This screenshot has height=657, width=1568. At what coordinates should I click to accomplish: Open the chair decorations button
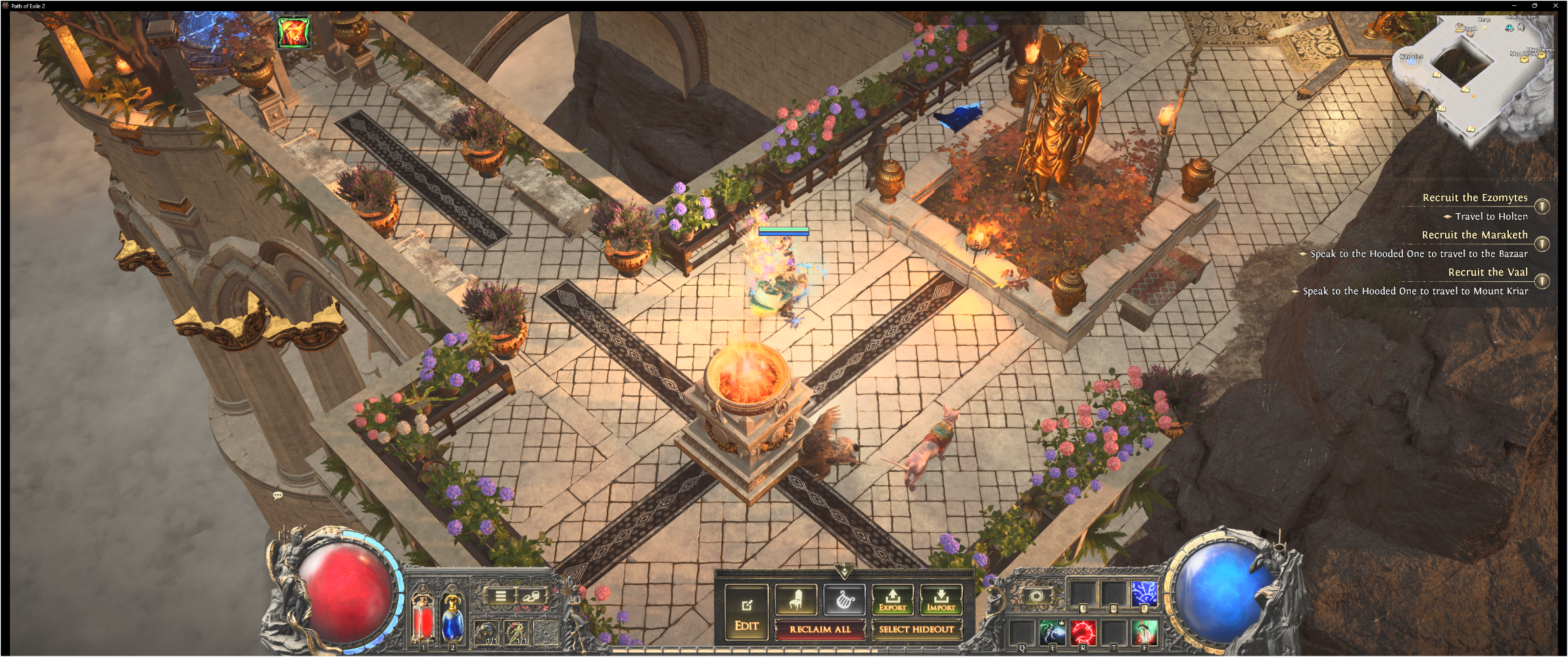click(796, 599)
